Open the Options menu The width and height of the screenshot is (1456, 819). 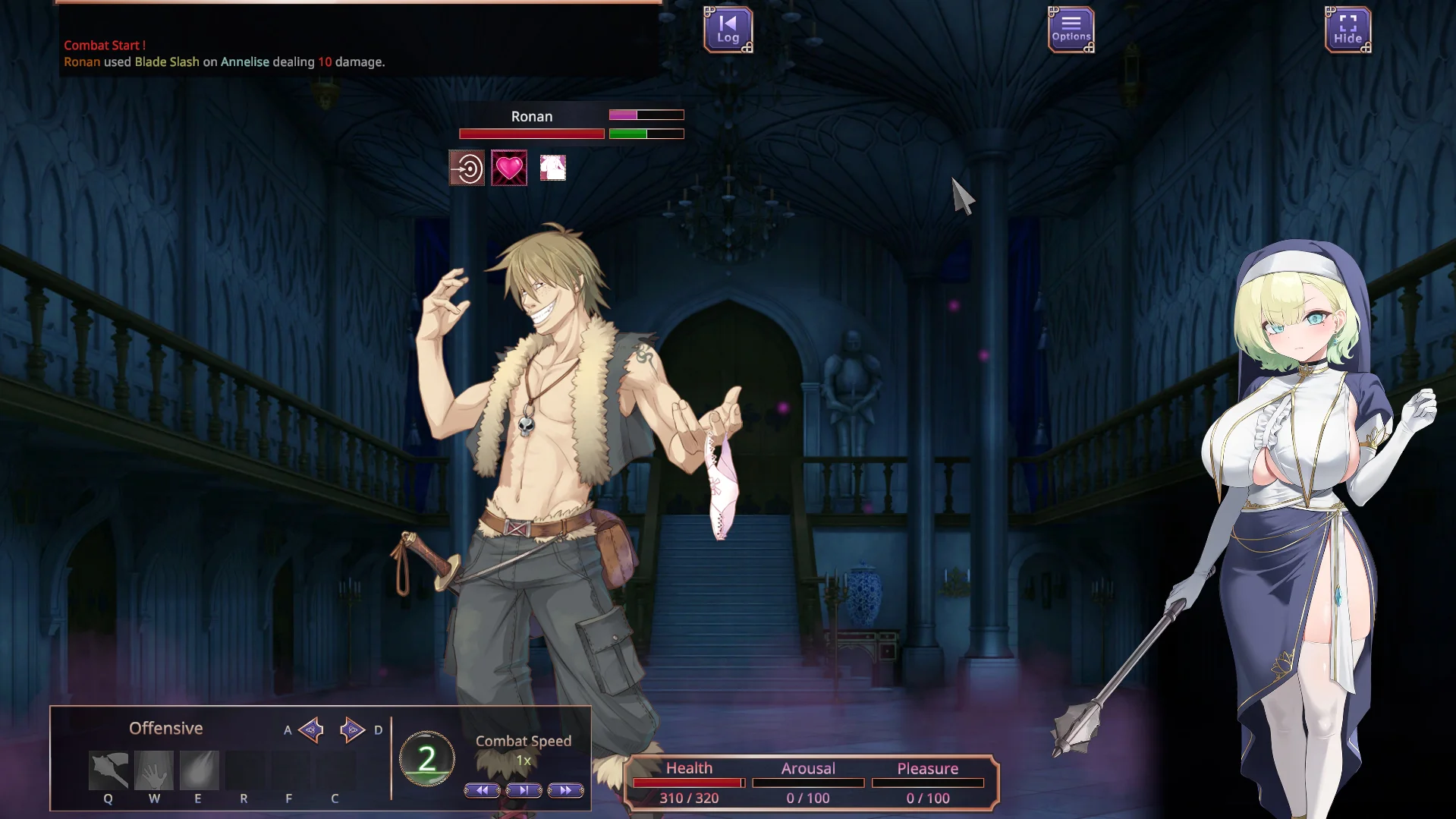pyautogui.click(x=1071, y=30)
